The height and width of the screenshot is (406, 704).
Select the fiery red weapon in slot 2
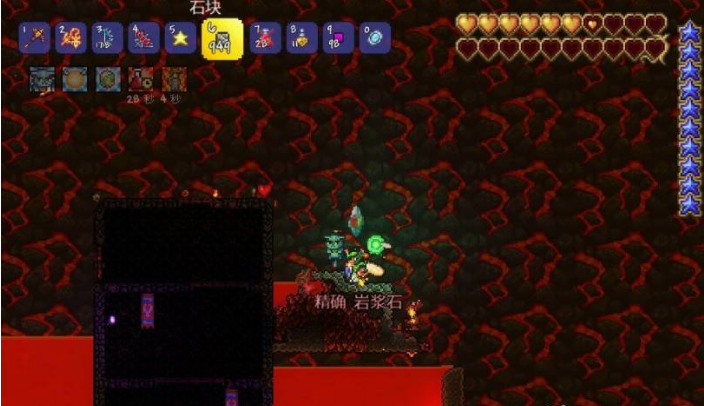click(70, 39)
